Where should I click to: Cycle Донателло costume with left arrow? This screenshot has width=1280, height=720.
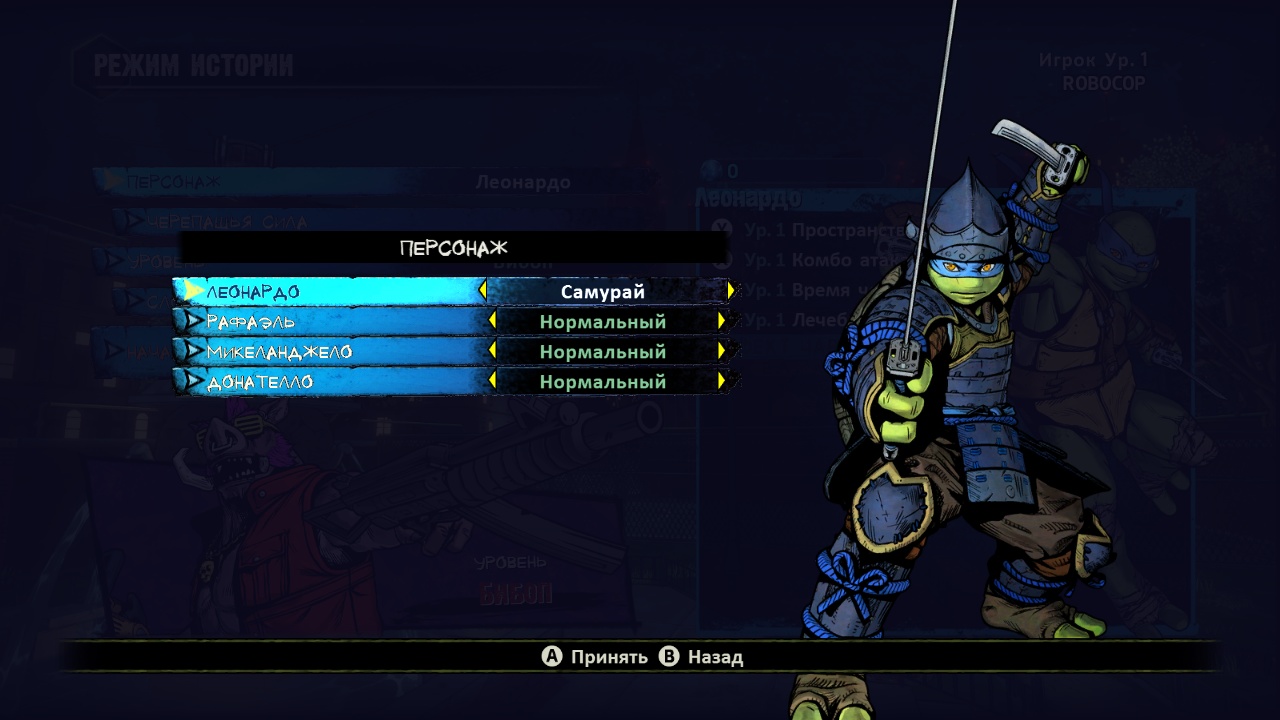[492, 381]
